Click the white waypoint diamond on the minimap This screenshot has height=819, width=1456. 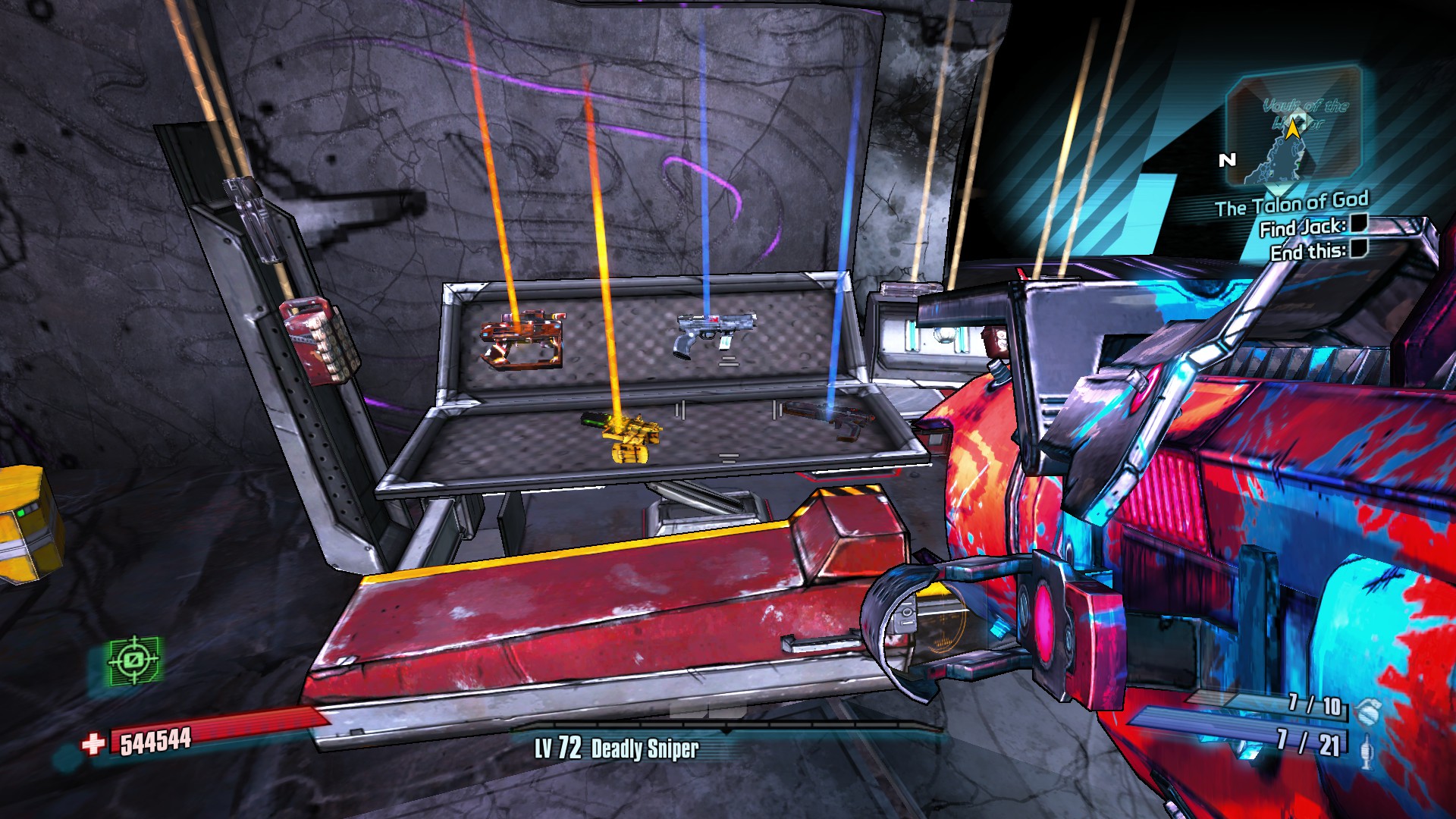(1298, 118)
